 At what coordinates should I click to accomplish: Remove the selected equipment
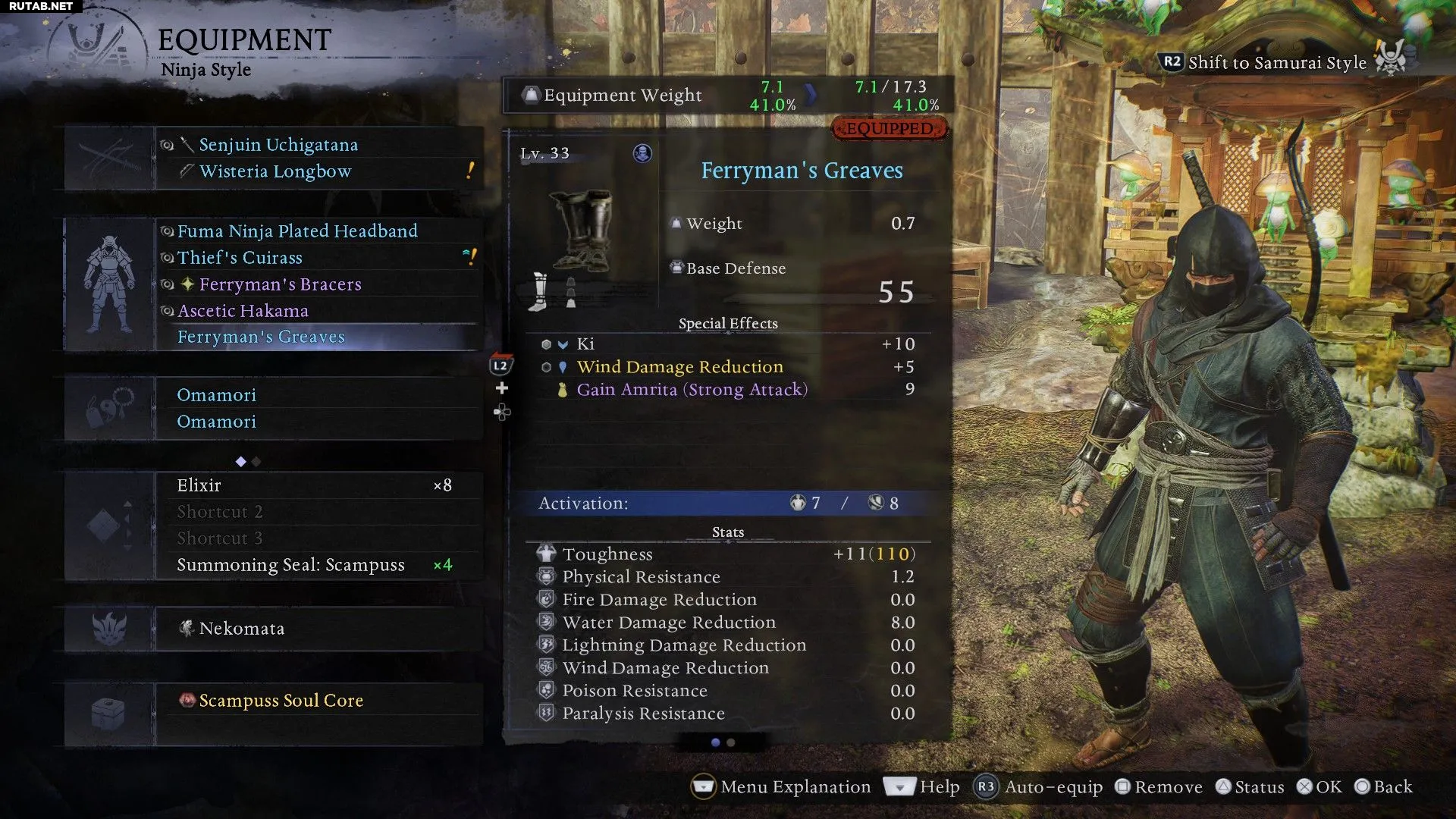coord(1159,787)
